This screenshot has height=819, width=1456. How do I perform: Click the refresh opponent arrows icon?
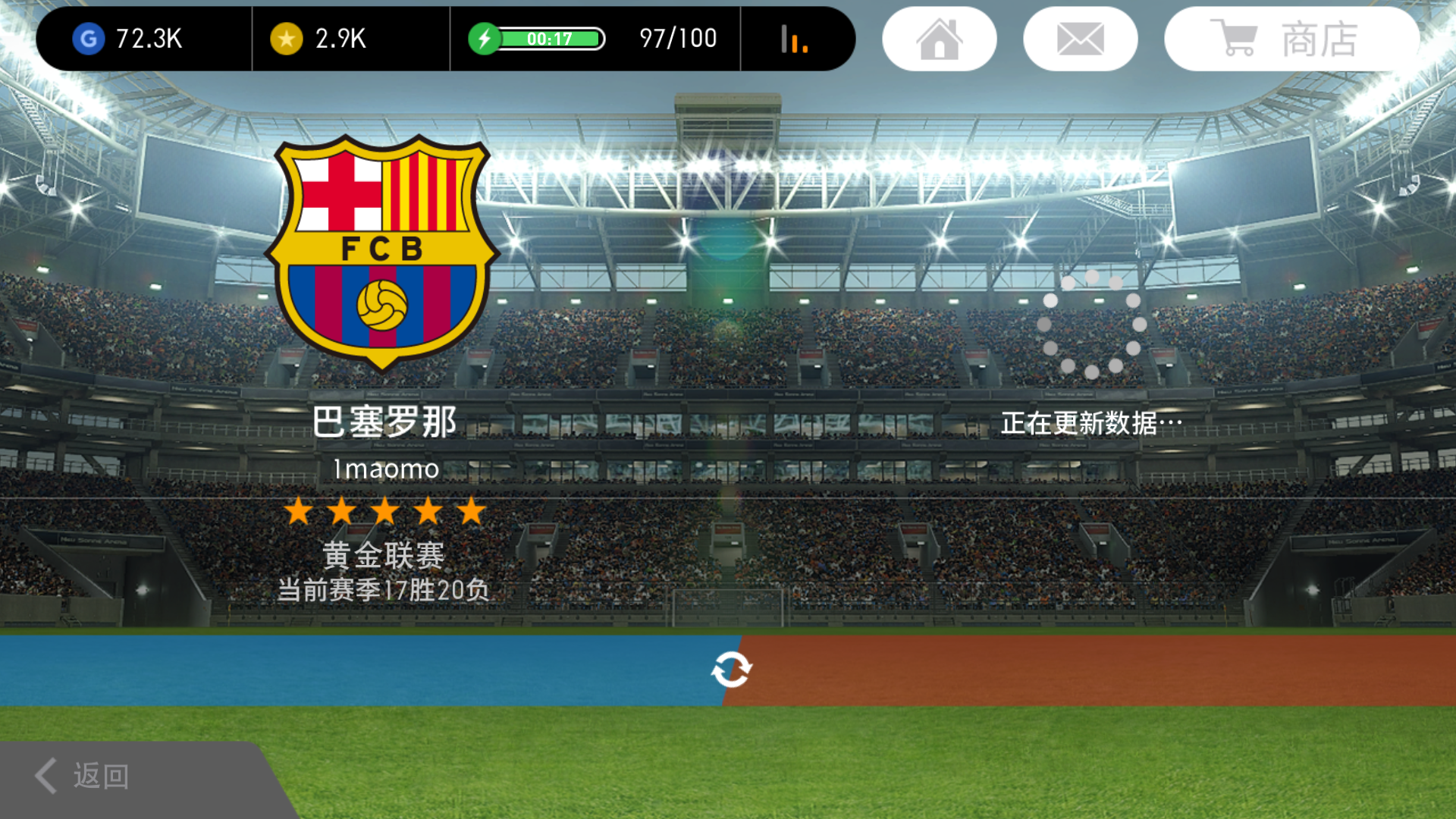731,670
